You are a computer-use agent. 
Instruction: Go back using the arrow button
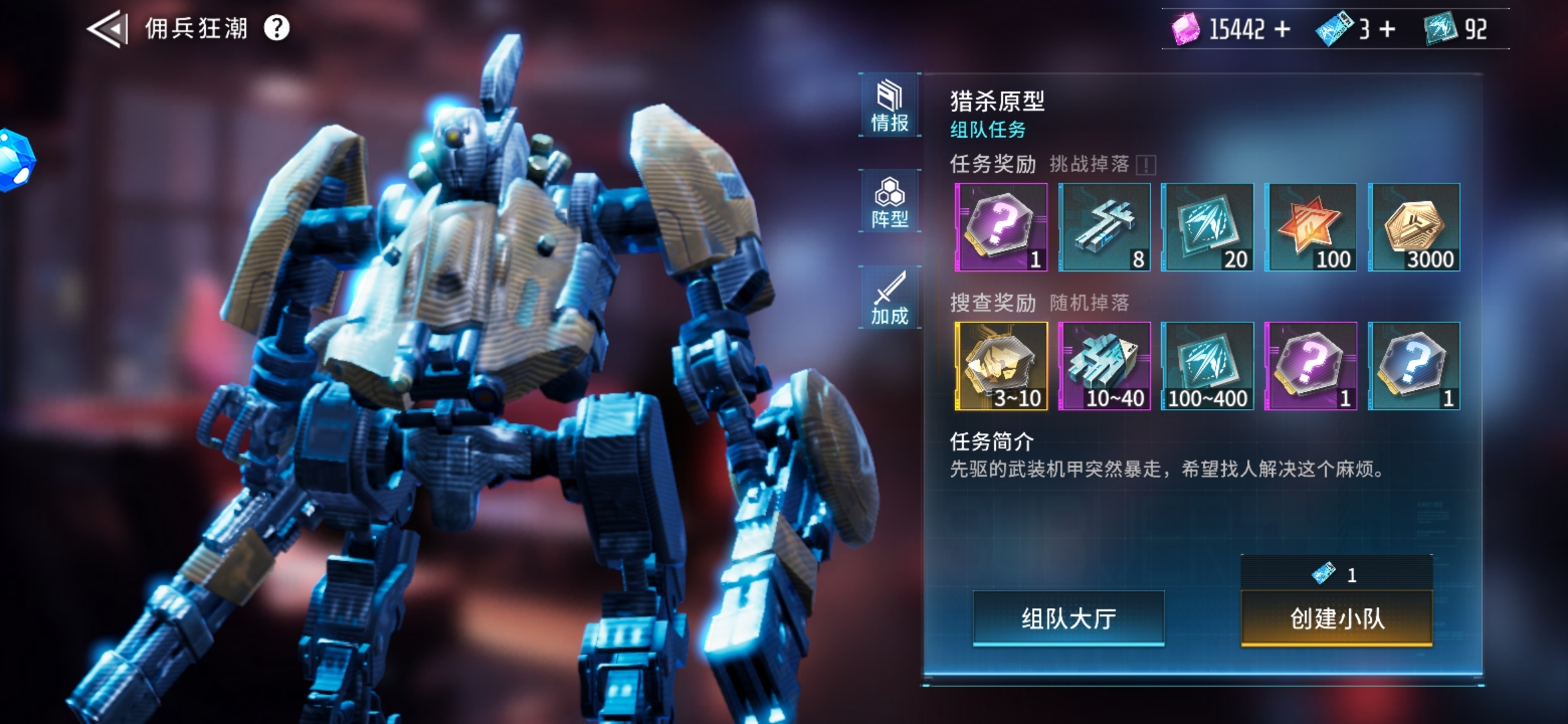click(x=107, y=29)
